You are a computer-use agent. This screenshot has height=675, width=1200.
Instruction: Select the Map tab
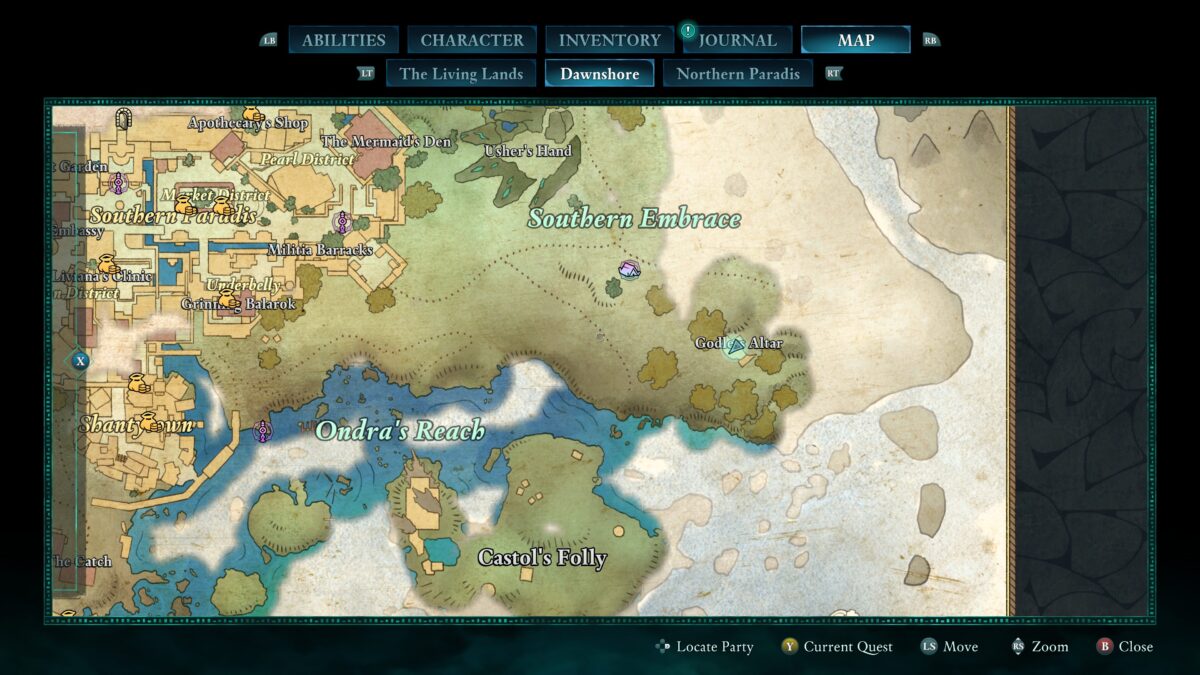coord(855,40)
